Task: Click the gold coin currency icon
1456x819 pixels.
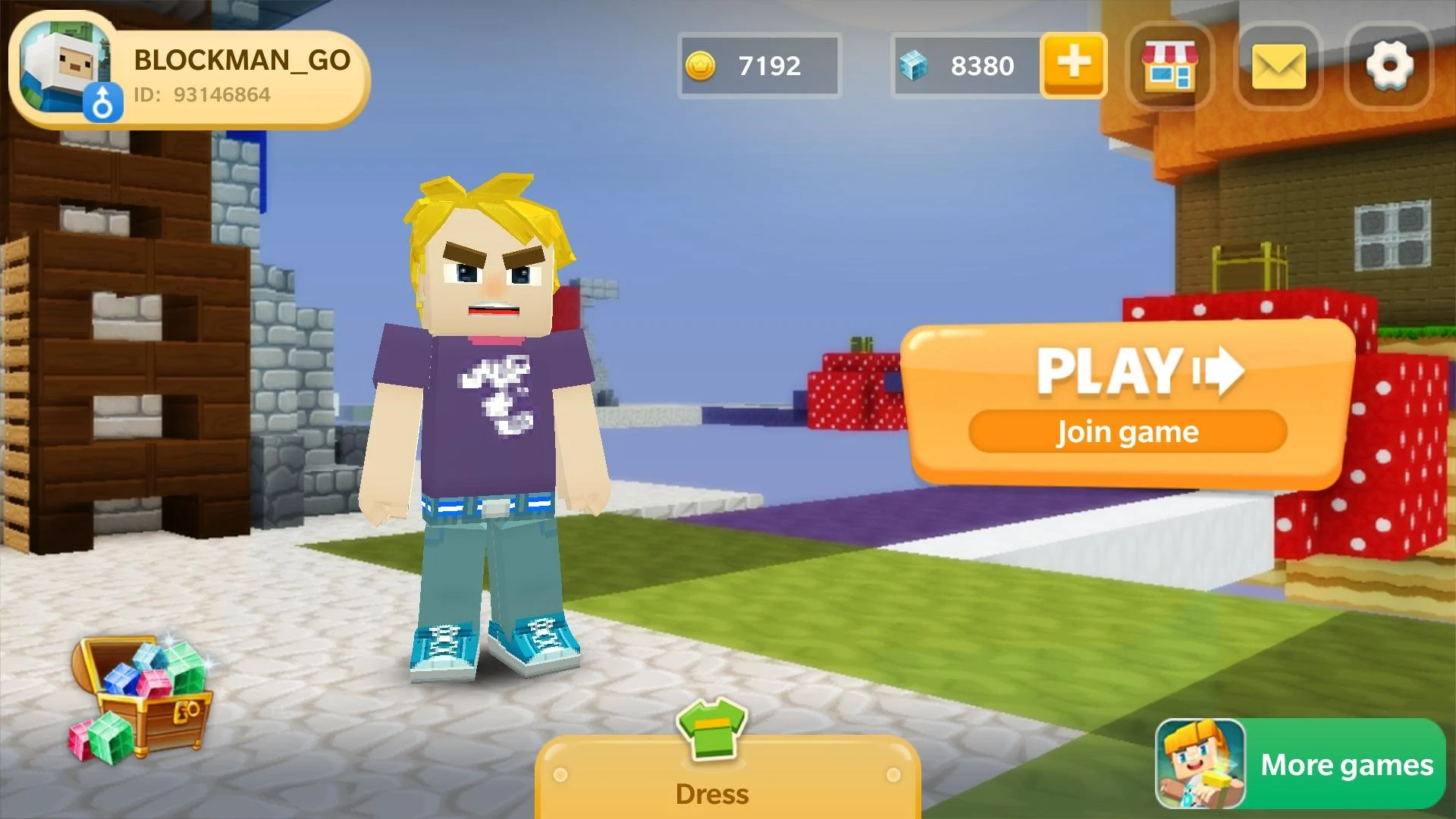Action: 704,66
